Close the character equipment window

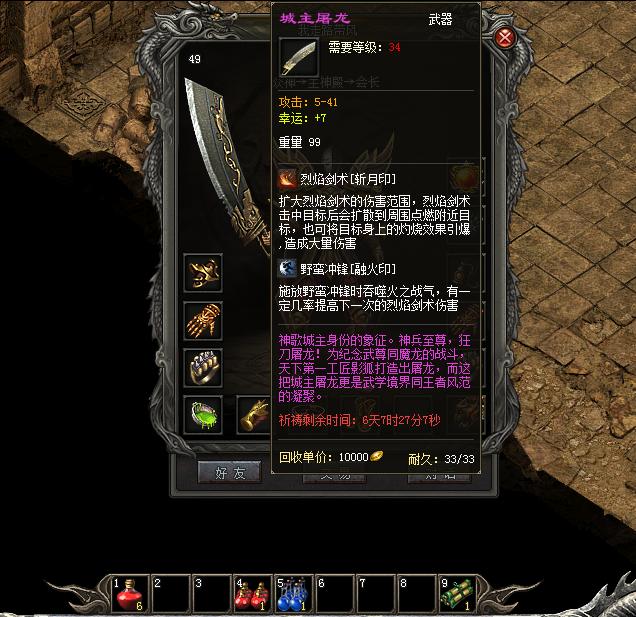point(507,38)
